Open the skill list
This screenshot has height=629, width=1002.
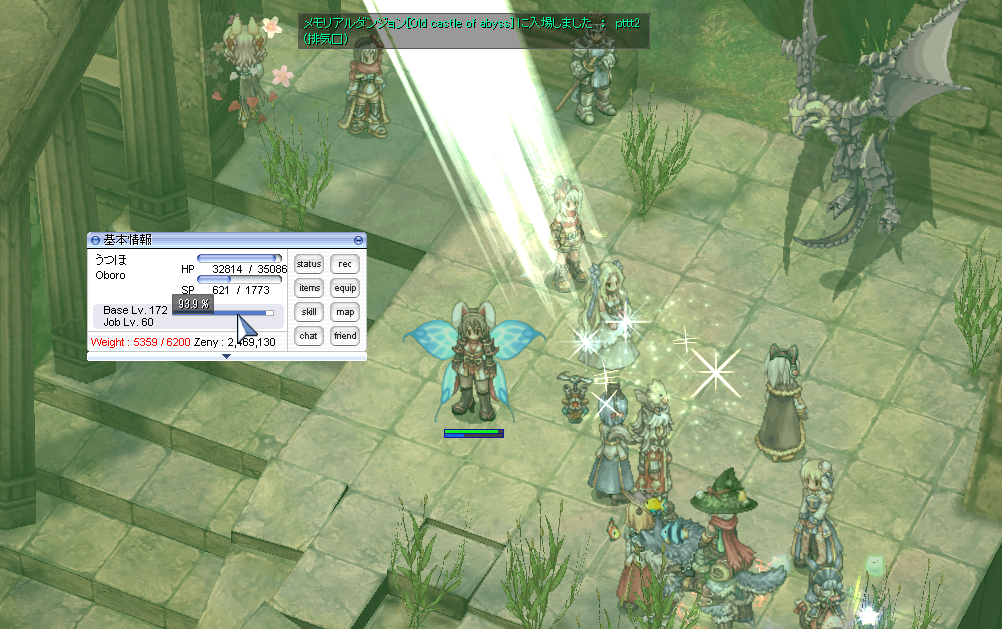pos(309,312)
